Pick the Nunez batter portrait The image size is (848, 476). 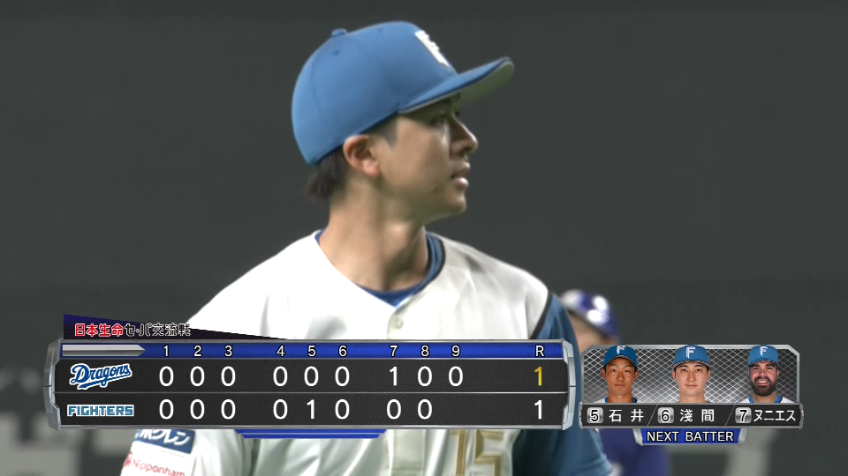(x=763, y=374)
